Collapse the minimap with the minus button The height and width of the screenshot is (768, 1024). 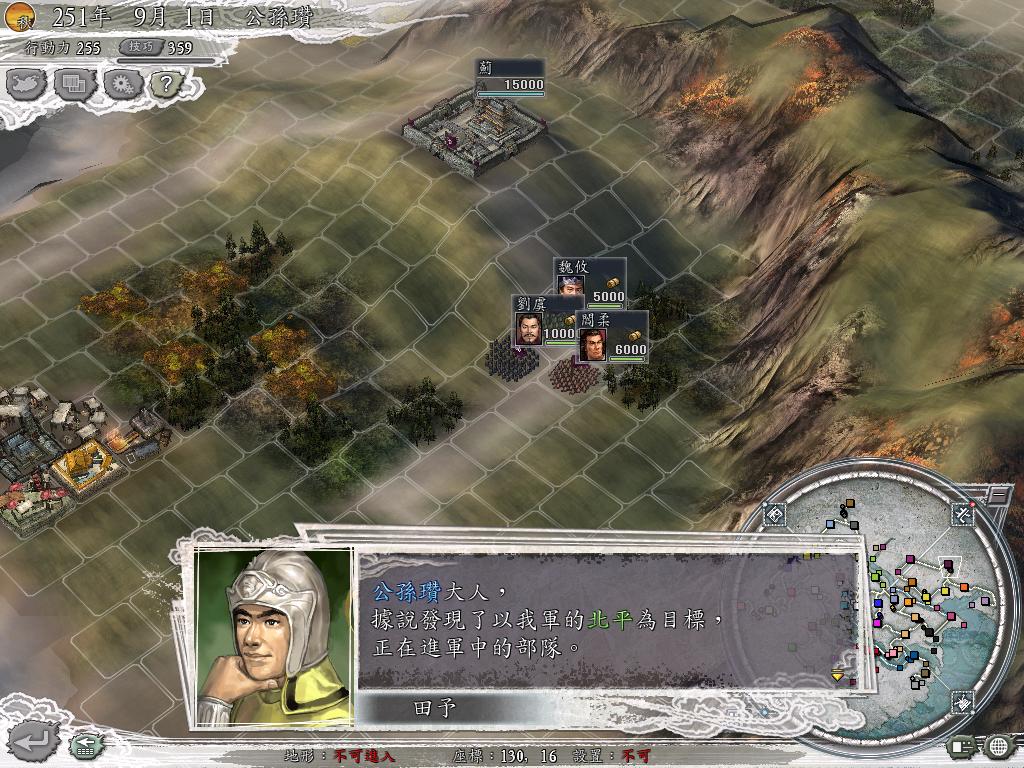[998, 494]
